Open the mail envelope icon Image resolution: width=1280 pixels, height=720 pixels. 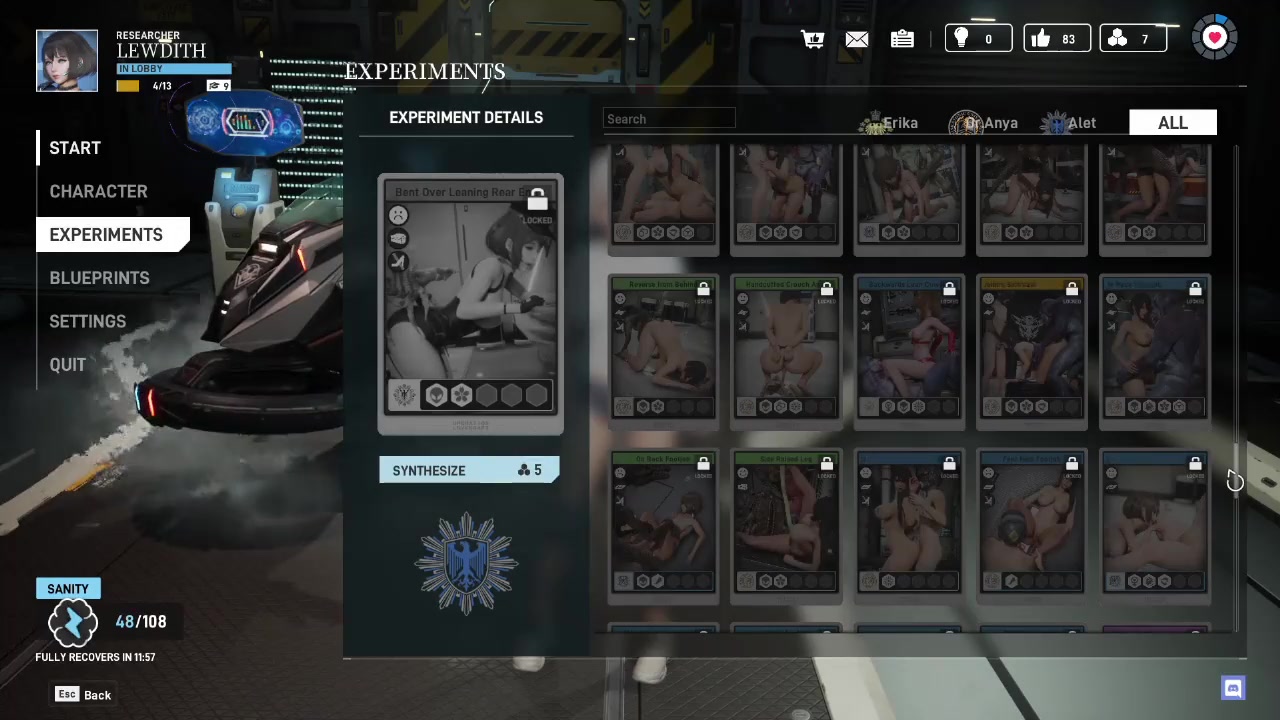[x=857, y=39]
